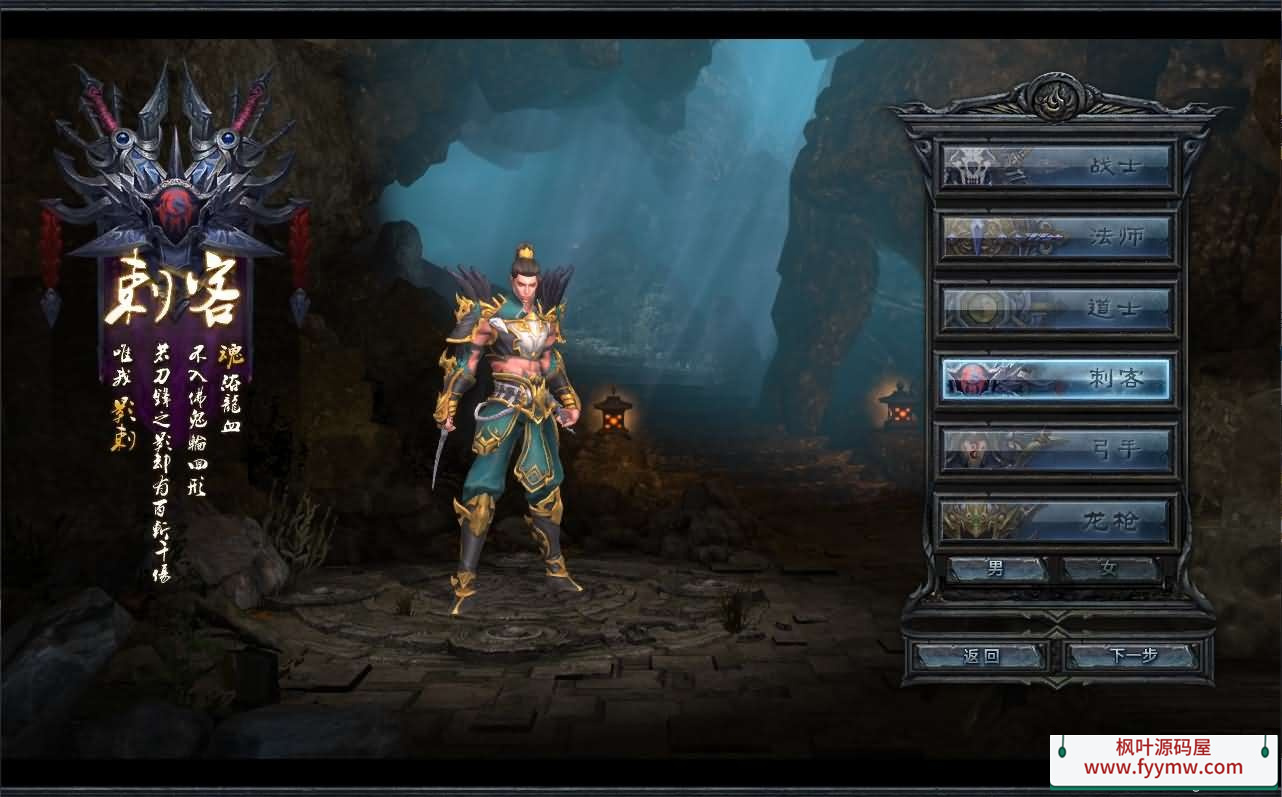Go back with the 返回 button
This screenshot has height=797, width=1282.
coord(981,657)
